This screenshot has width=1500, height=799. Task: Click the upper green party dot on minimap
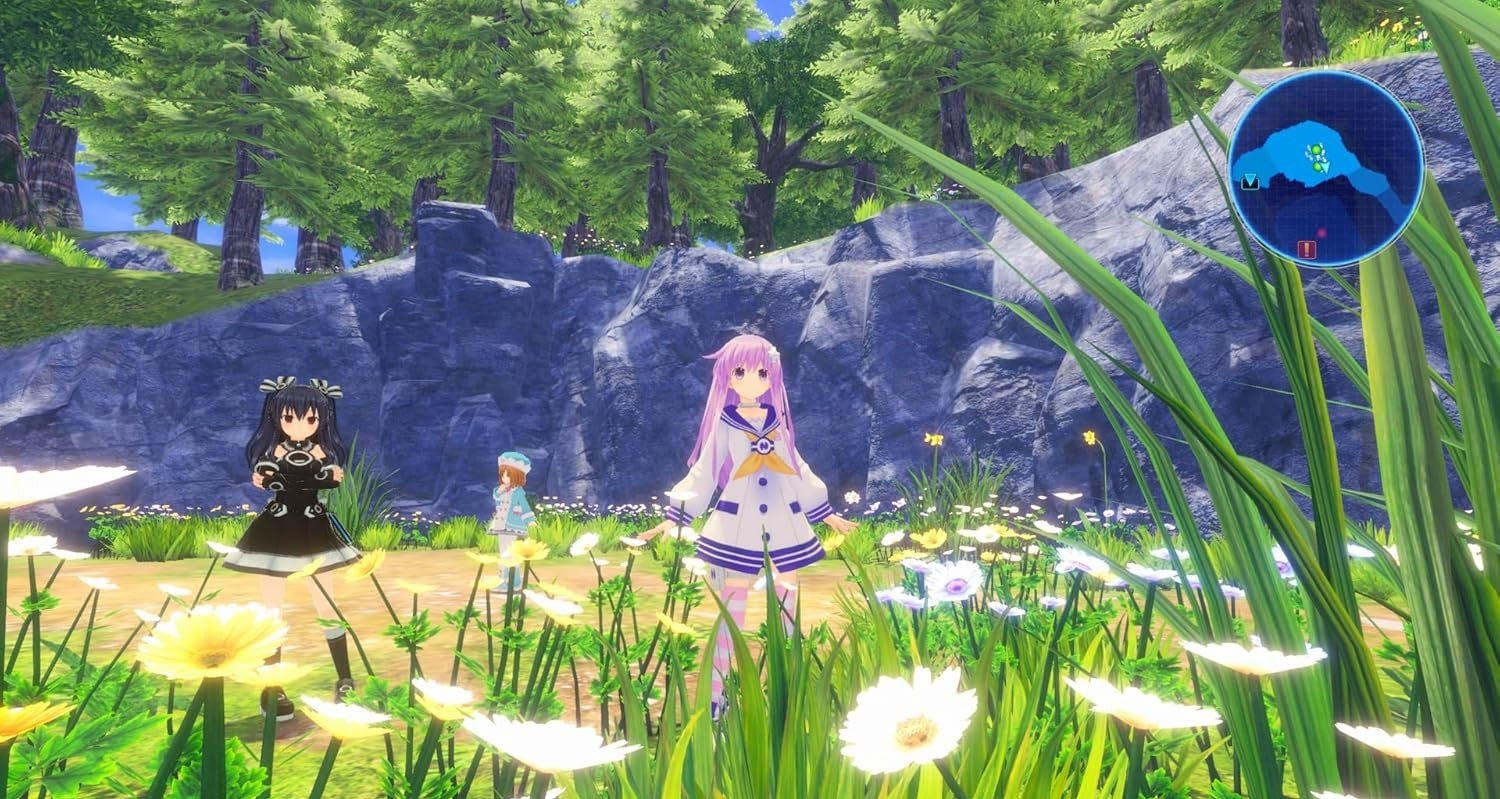(x=1315, y=149)
